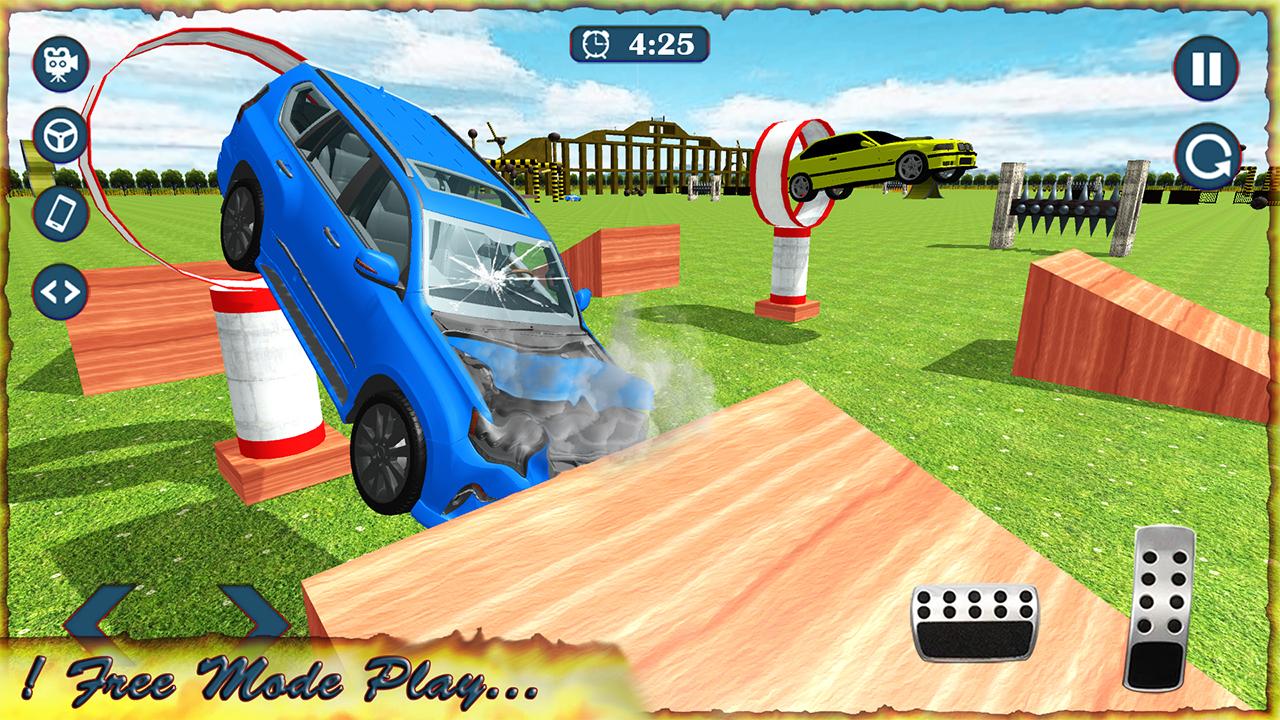The image size is (1280, 720).
Task: Switch the camera view with the camera icon
Action: 61,64
